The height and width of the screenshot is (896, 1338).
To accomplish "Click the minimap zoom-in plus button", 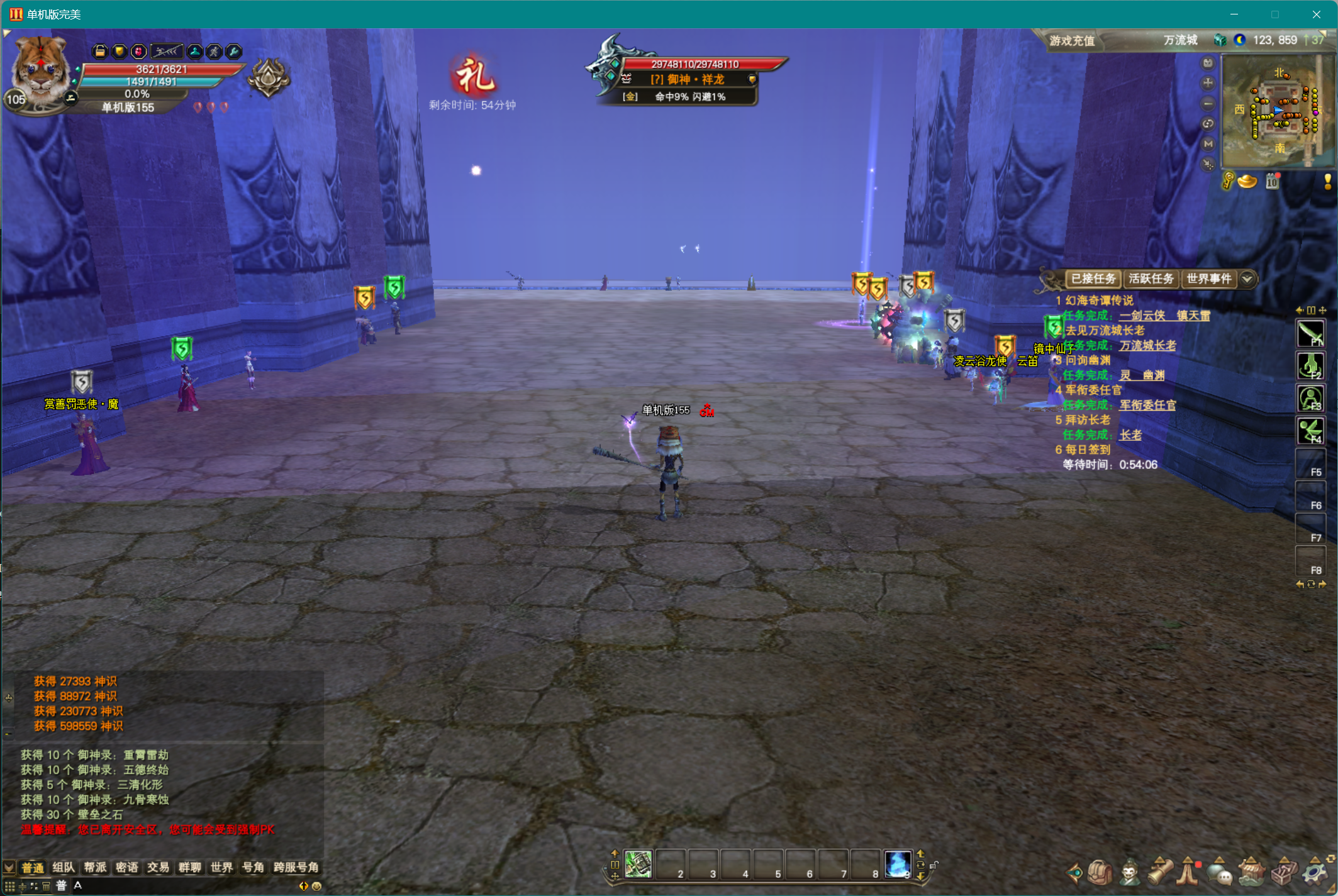I will coord(1207,83).
